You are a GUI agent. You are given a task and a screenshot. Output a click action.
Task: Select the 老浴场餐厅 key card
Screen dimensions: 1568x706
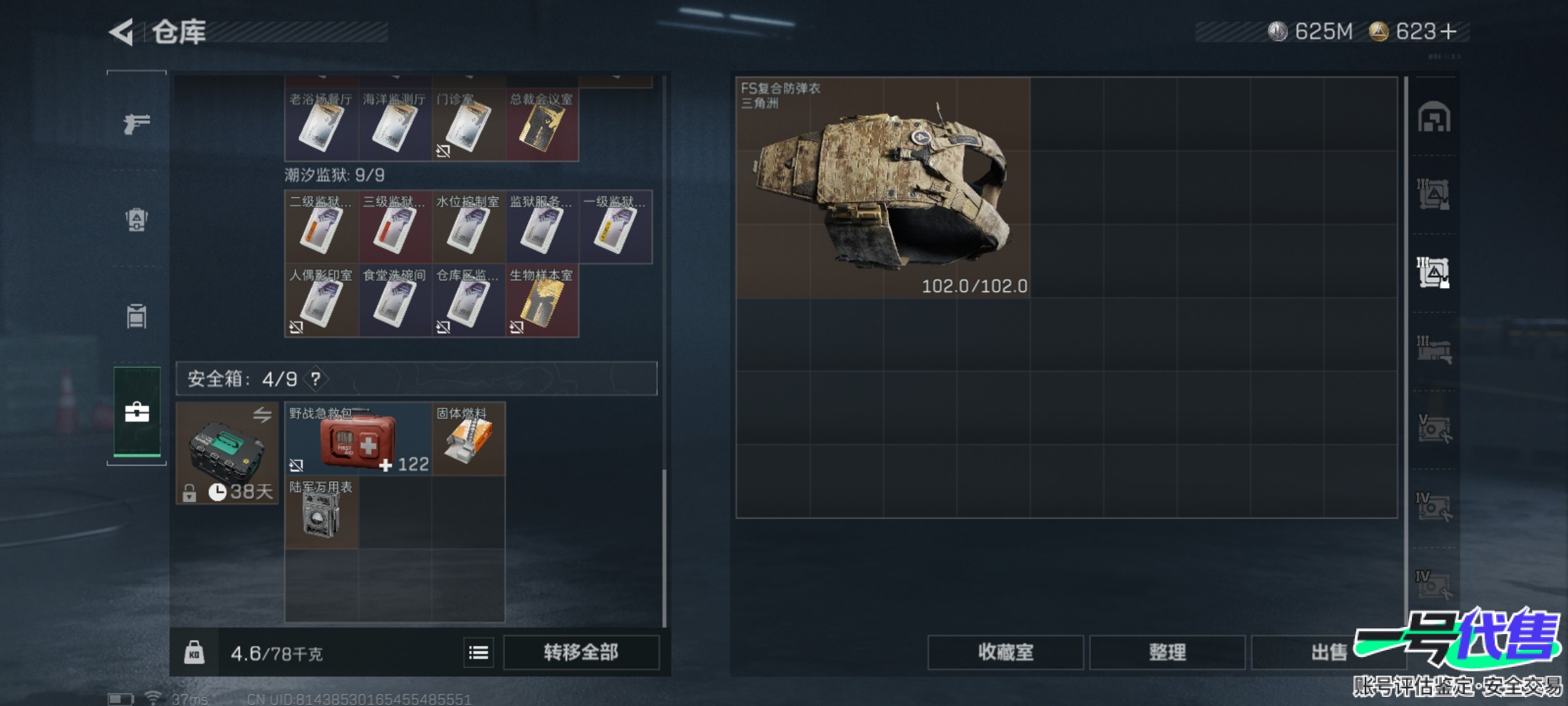321,126
